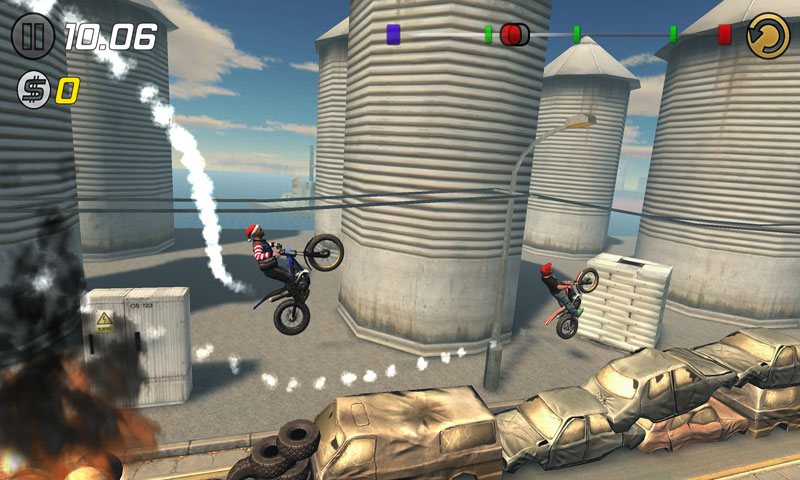The image size is (800, 480).
Task: Pause the game with the pause button
Action: pyautogui.click(x=33, y=37)
